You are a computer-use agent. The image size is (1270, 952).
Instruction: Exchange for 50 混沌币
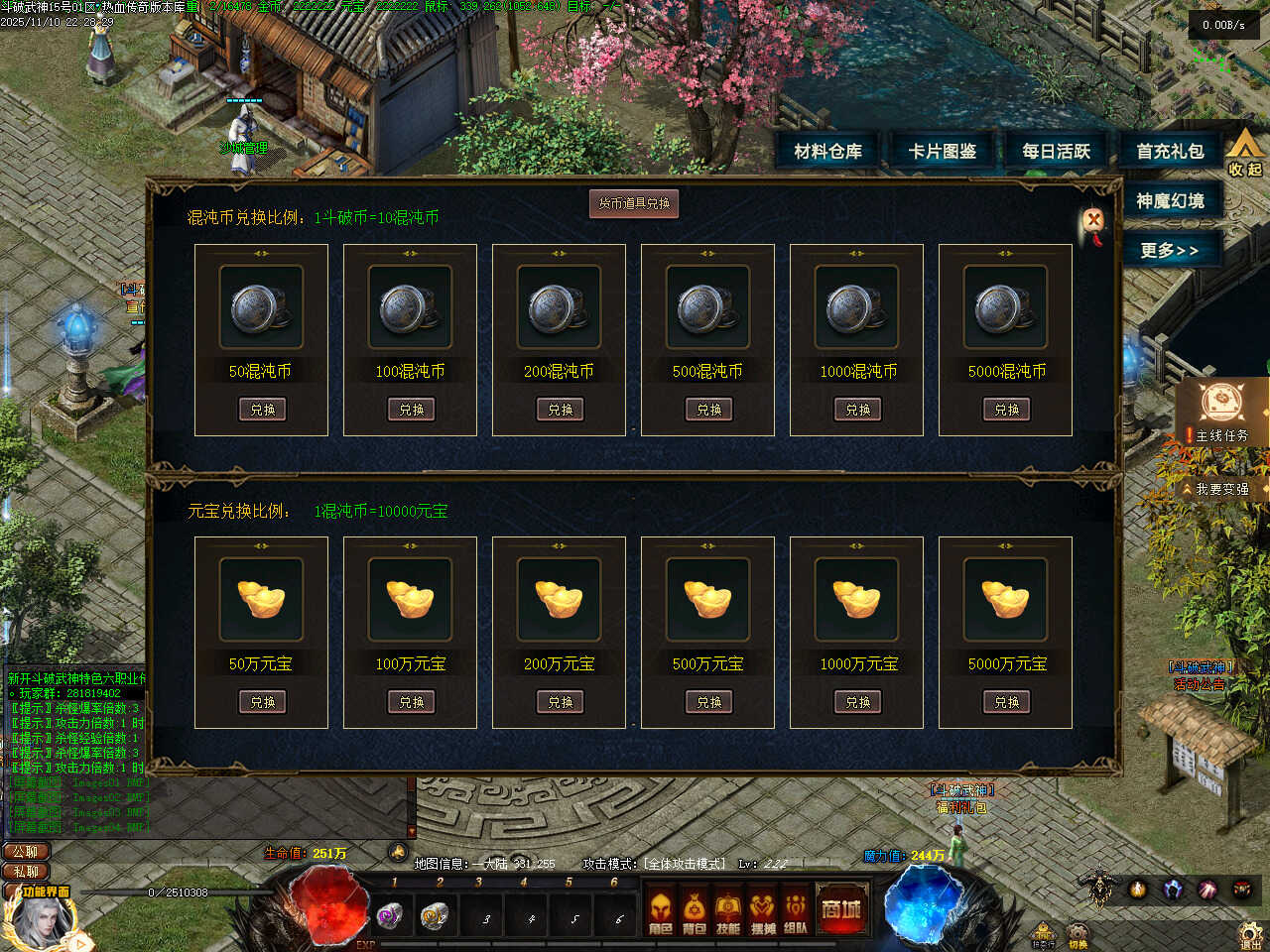coord(262,410)
